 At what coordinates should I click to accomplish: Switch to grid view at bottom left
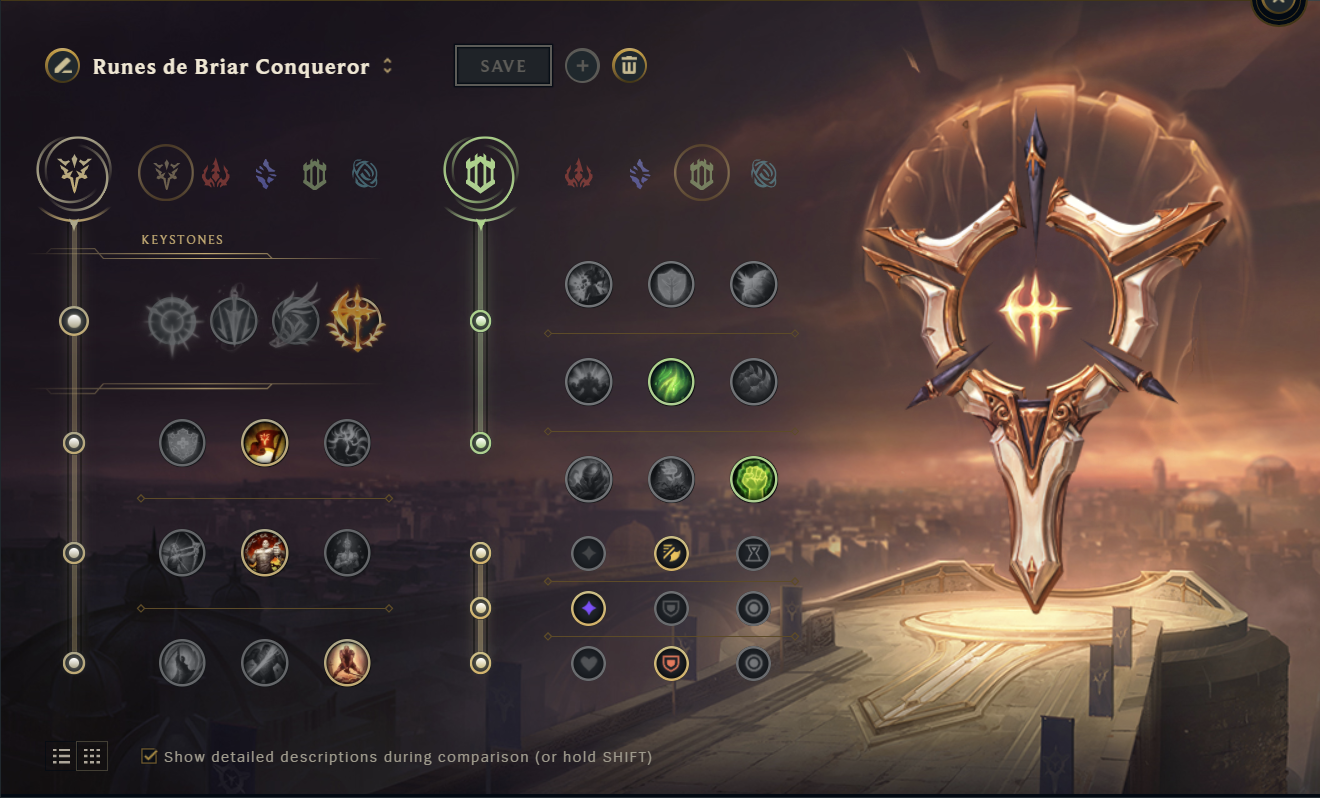point(93,756)
